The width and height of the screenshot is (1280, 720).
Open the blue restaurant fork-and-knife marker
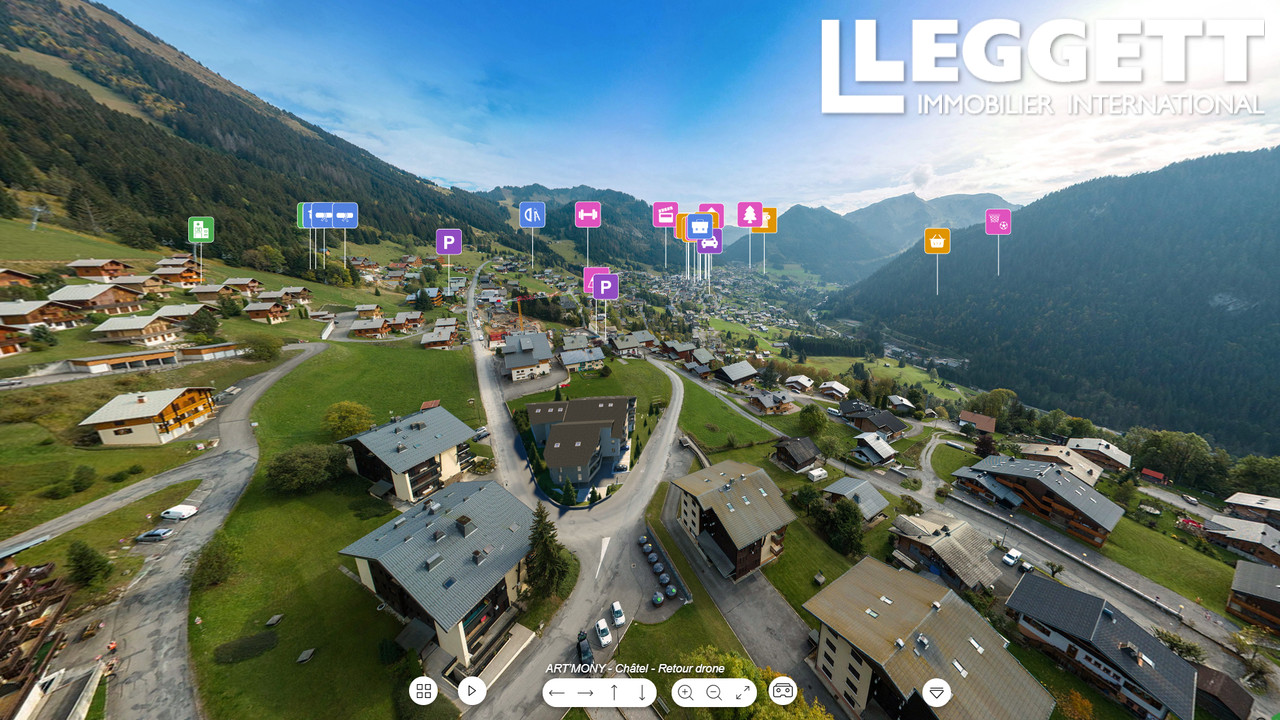click(532, 214)
